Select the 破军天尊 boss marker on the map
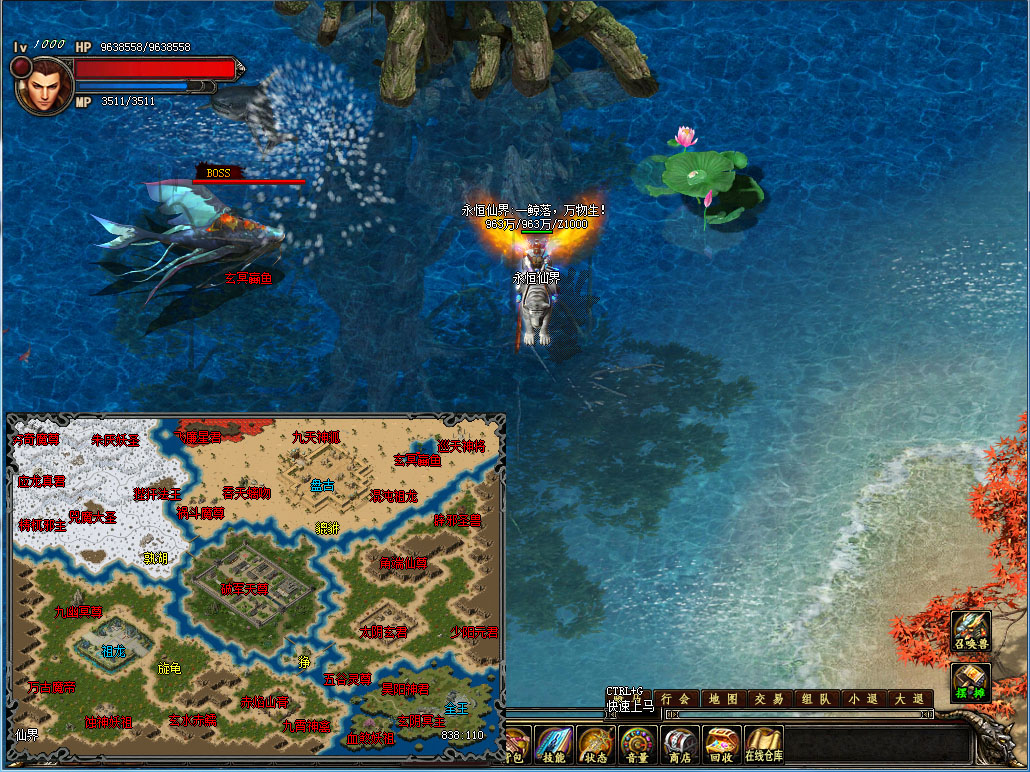This screenshot has height=772, width=1030. (245, 589)
